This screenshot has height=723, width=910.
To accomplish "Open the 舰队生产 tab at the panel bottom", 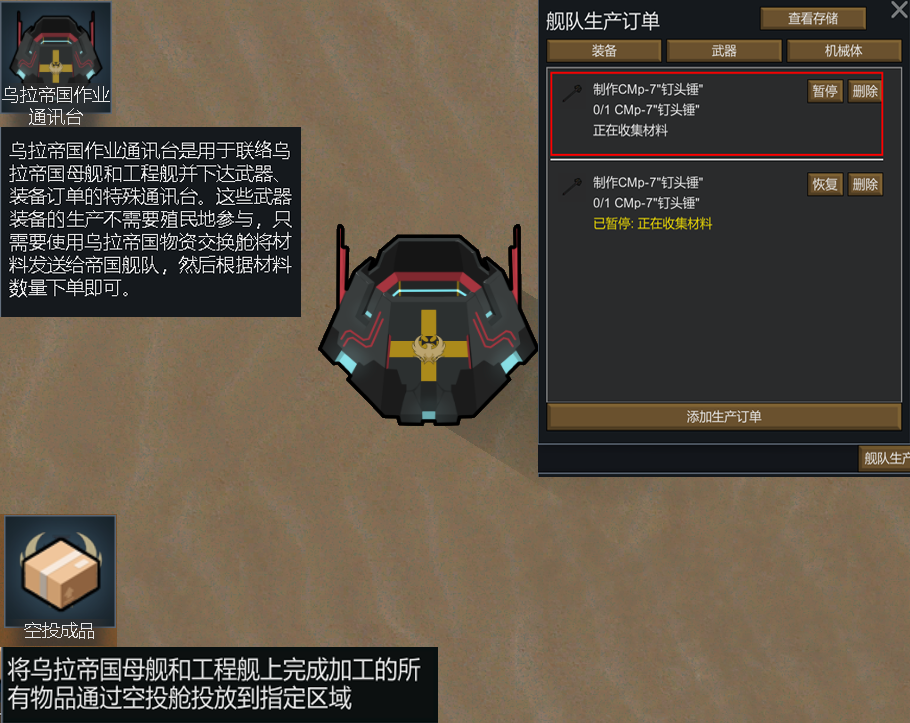I will click(885, 459).
